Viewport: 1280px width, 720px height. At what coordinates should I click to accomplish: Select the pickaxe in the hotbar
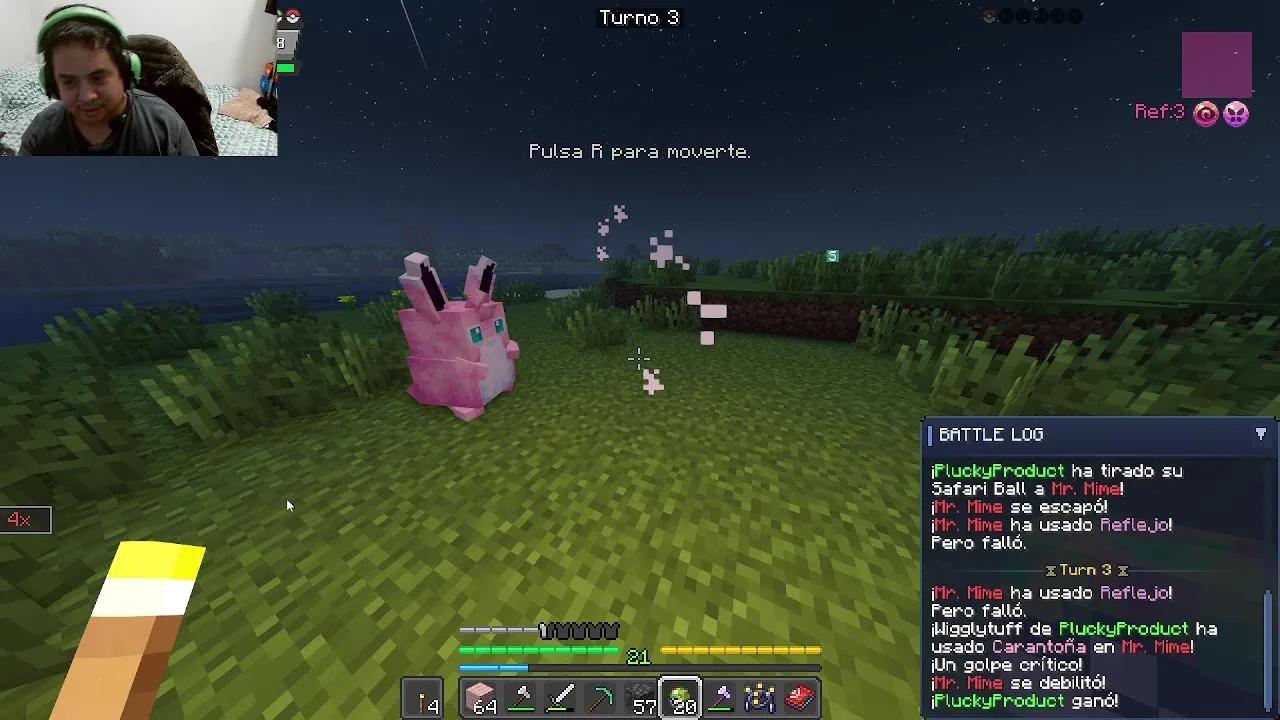point(601,697)
